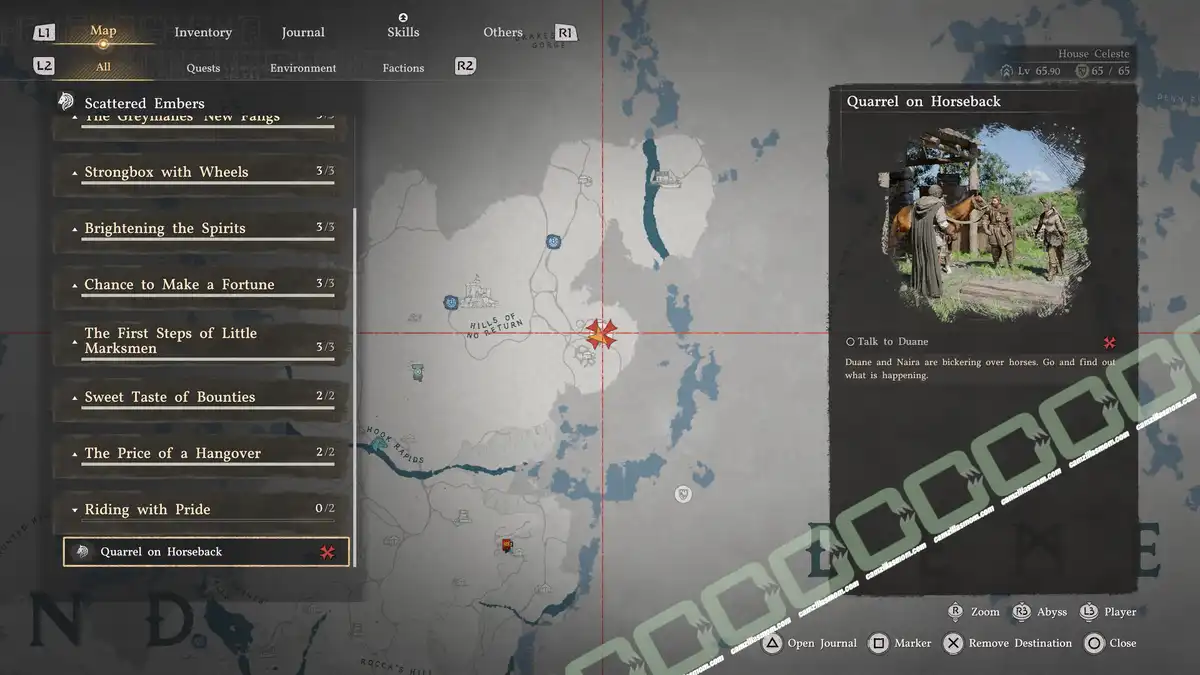The height and width of the screenshot is (675, 1200).
Task: Select the Scattered Embers category header
Action: click(144, 103)
